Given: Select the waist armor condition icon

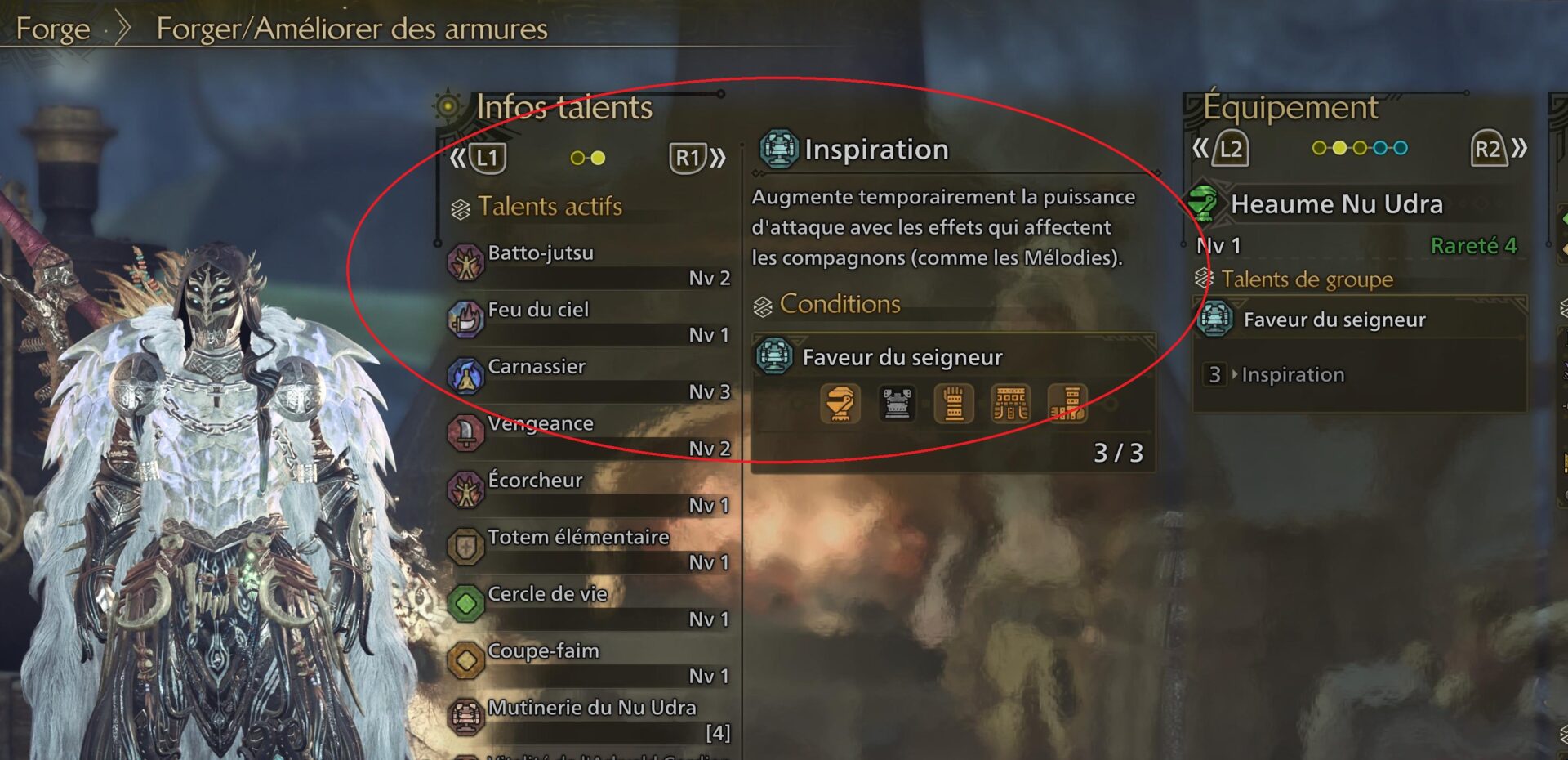Looking at the screenshot, I should [1009, 404].
